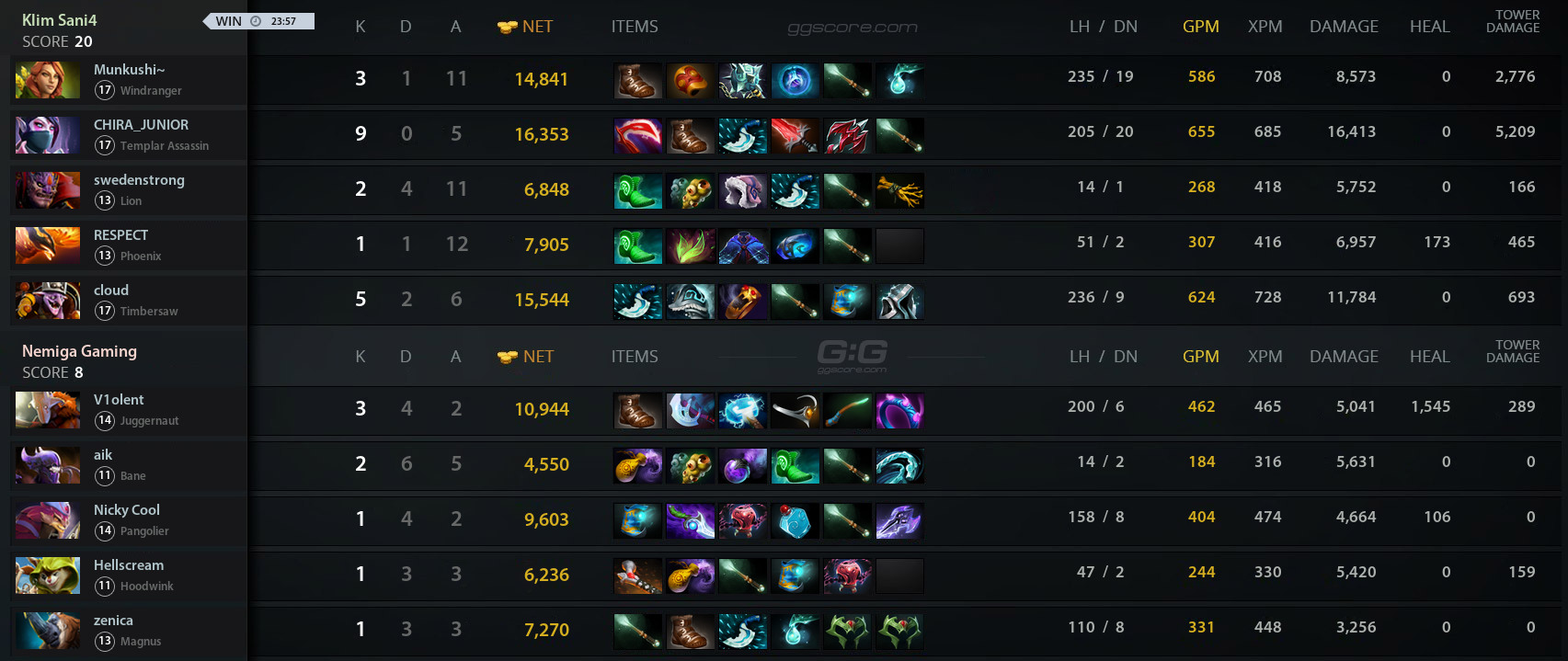Click the Klim Sani4 team name

point(60,20)
